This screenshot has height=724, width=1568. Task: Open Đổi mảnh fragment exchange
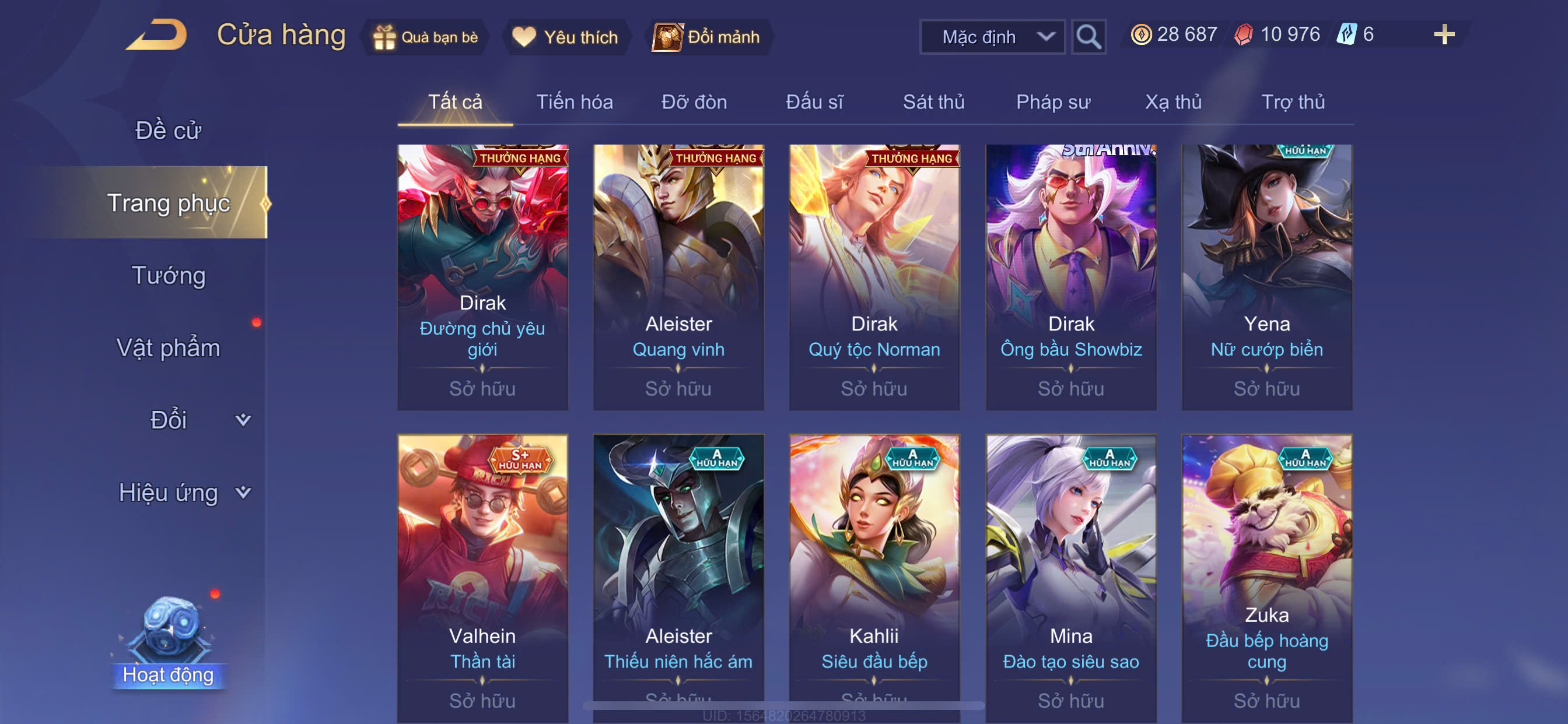[x=708, y=37]
